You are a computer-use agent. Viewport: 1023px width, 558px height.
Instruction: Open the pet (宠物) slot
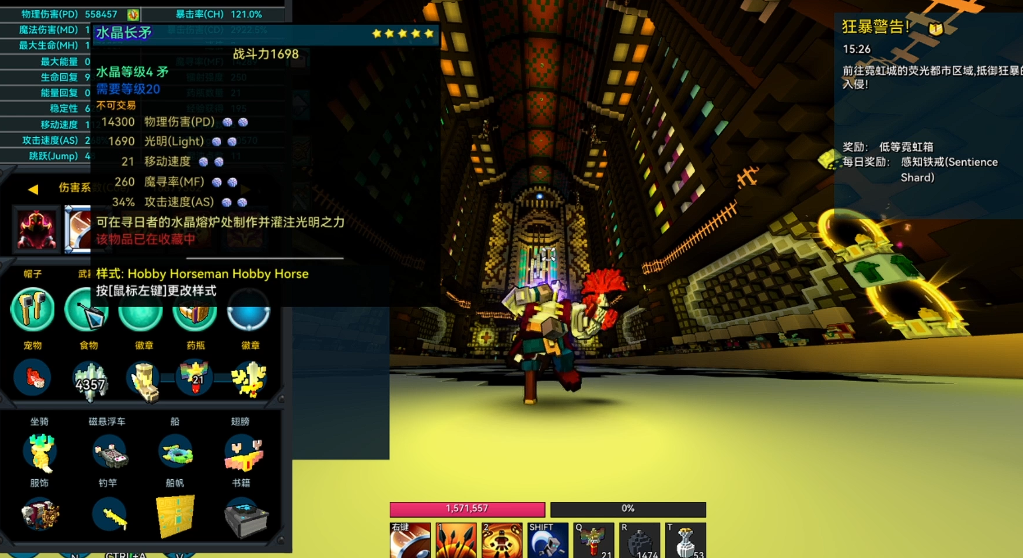tap(35, 376)
